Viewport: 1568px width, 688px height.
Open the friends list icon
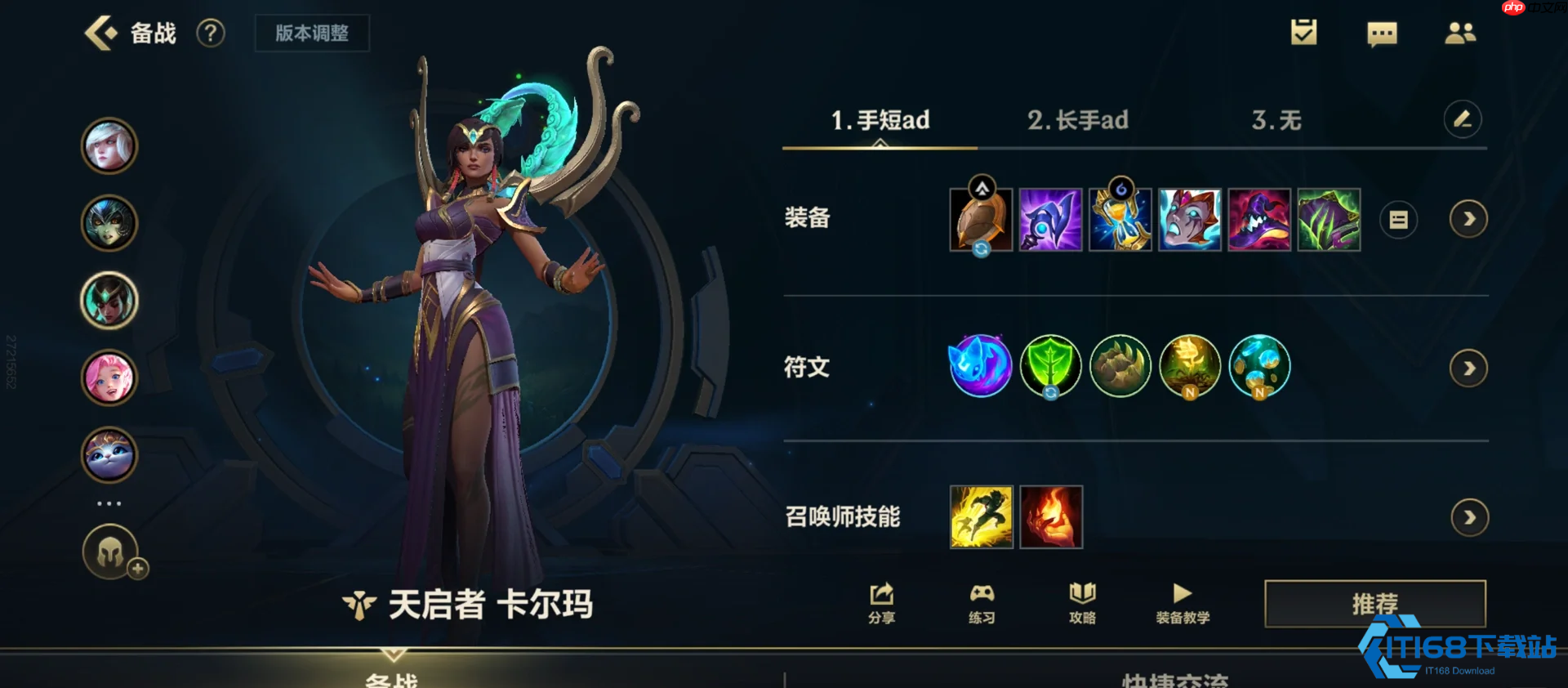coord(1461,34)
